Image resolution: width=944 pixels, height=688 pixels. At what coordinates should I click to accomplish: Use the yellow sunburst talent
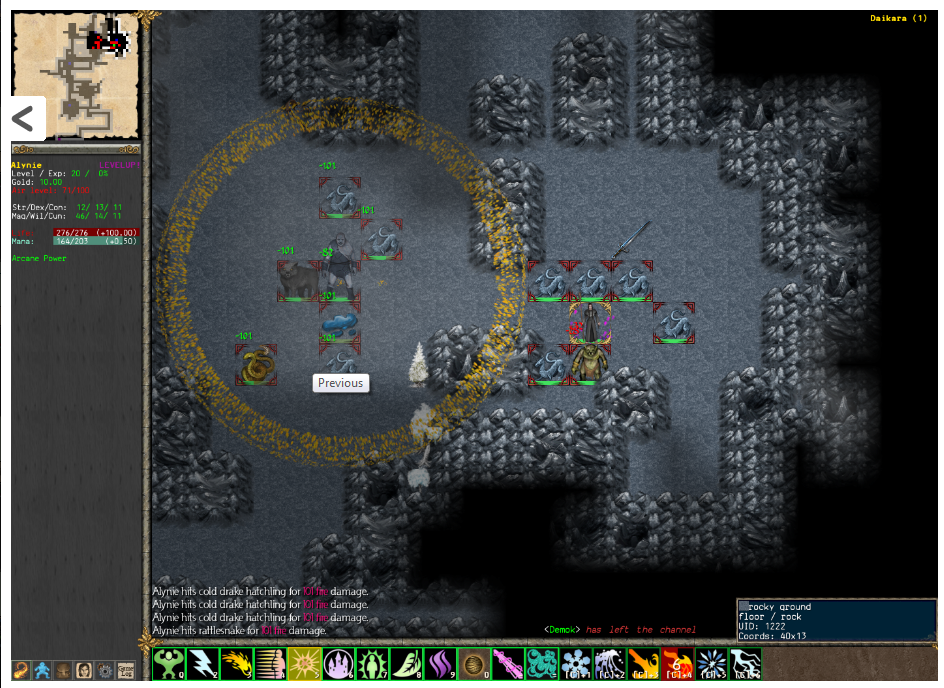303,664
